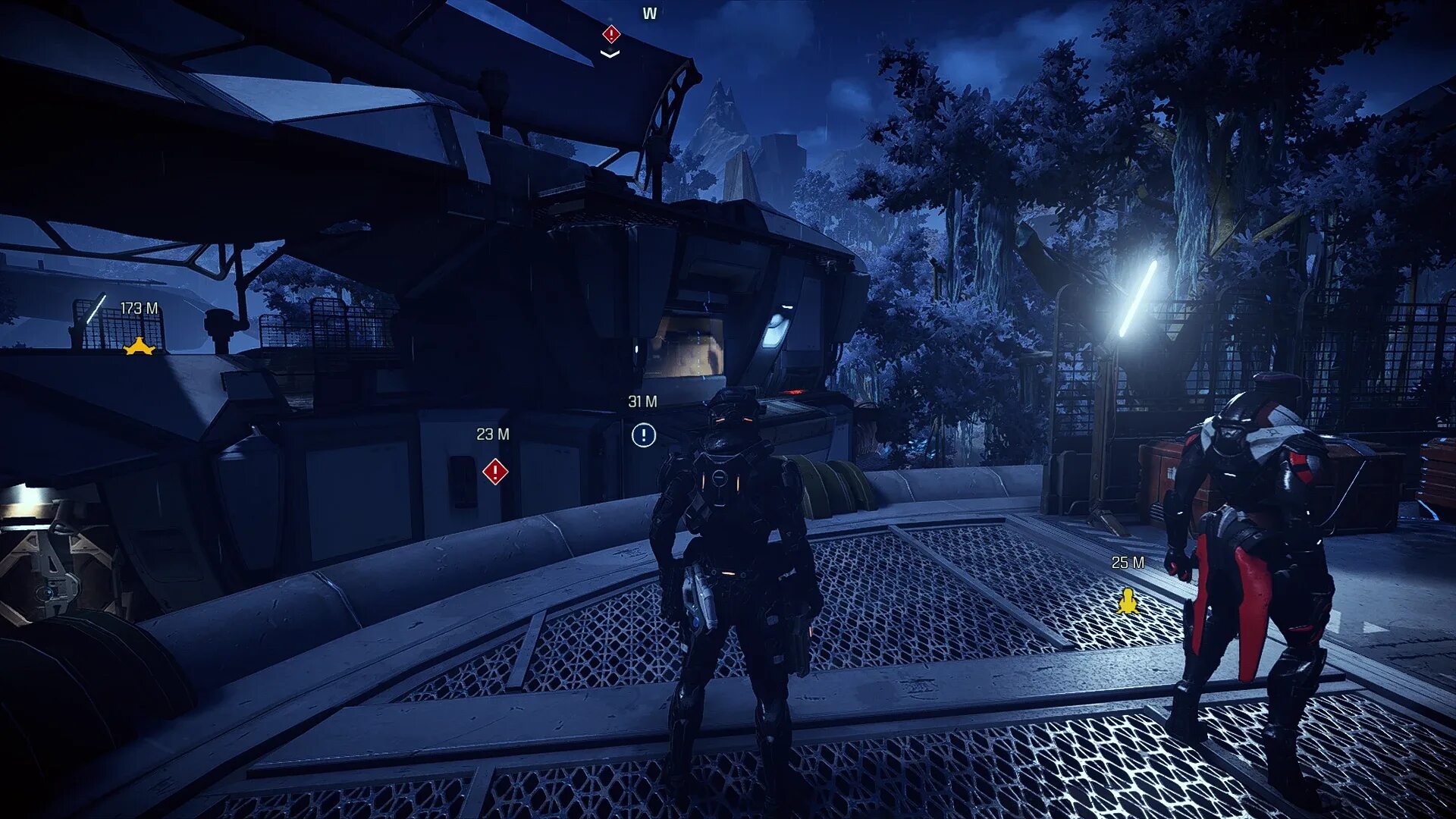Select the red diamond marker on the compass
Viewport: 1456px width, 819px height.
[x=611, y=34]
